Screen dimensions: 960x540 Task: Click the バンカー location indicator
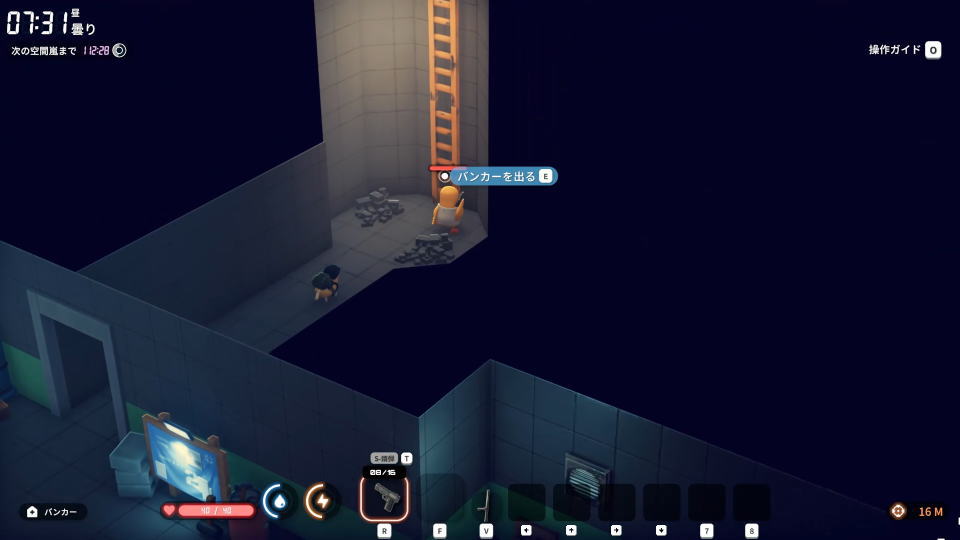[x=53, y=512]
